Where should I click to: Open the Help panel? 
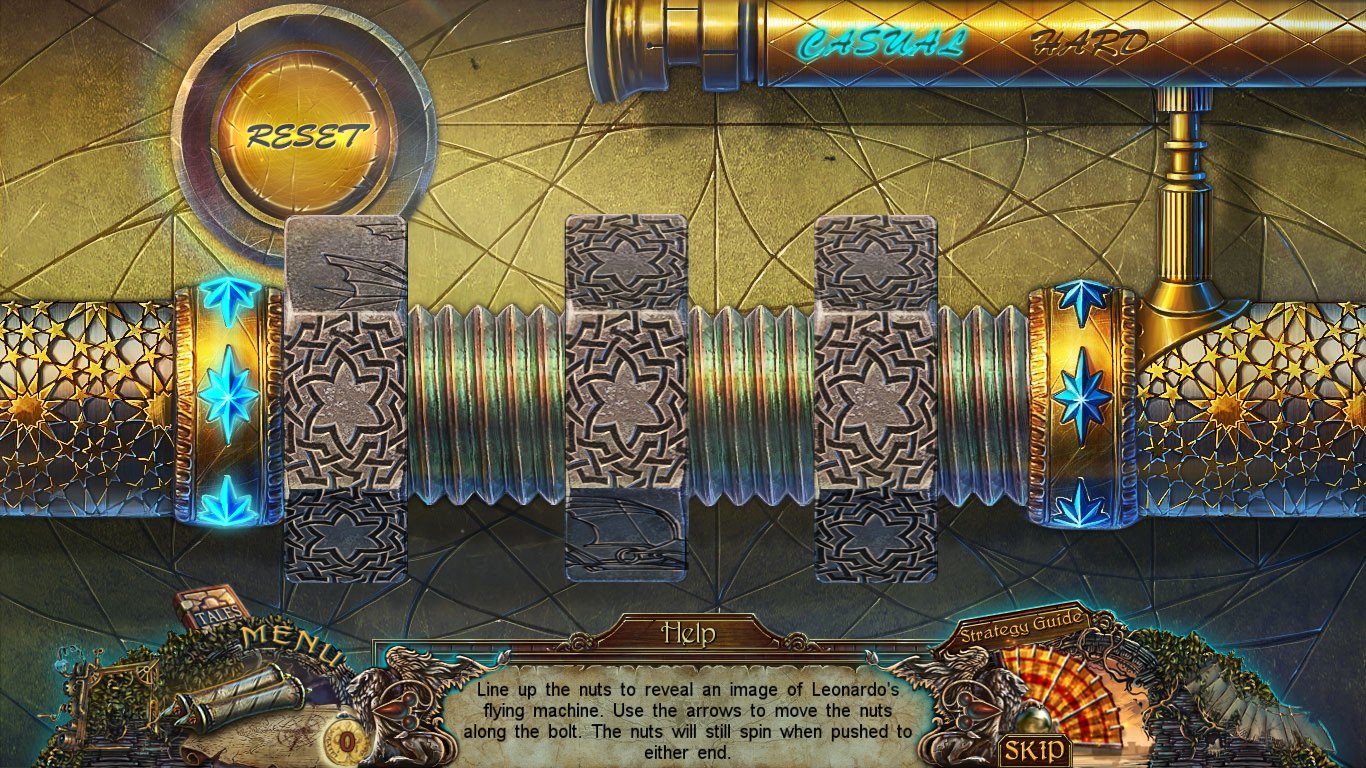click(x=688, y=634)
